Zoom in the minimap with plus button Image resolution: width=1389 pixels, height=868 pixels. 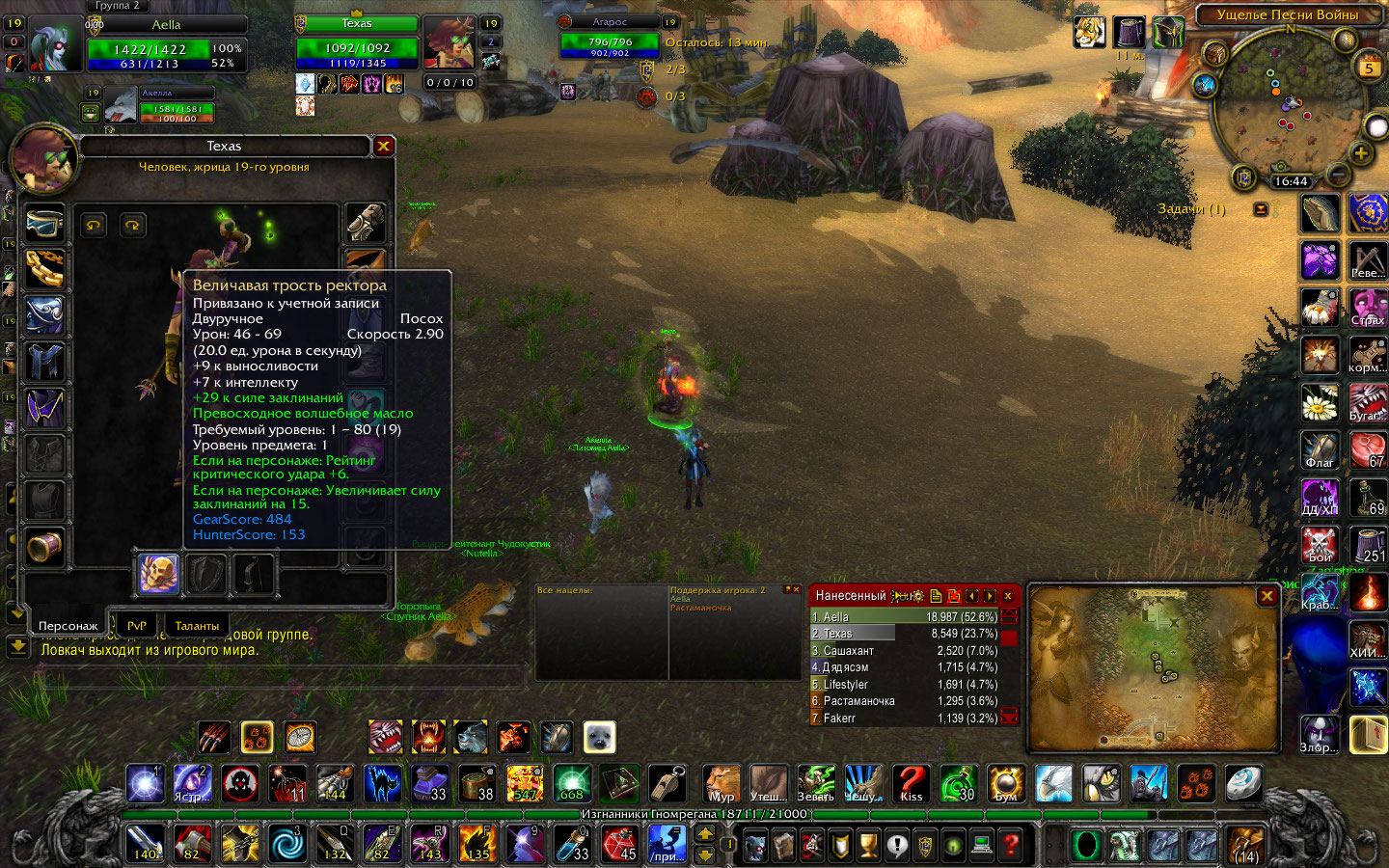click(x=1360, y=153)
